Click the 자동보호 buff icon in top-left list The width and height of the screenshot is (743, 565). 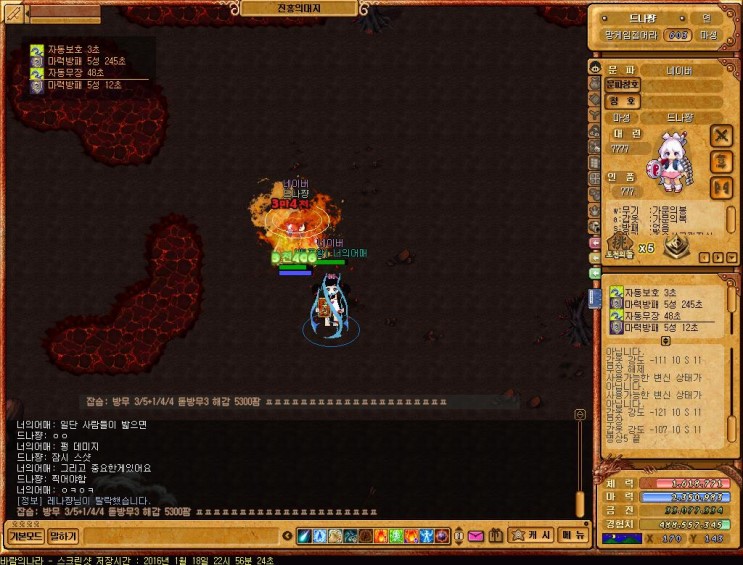[37, 49]
